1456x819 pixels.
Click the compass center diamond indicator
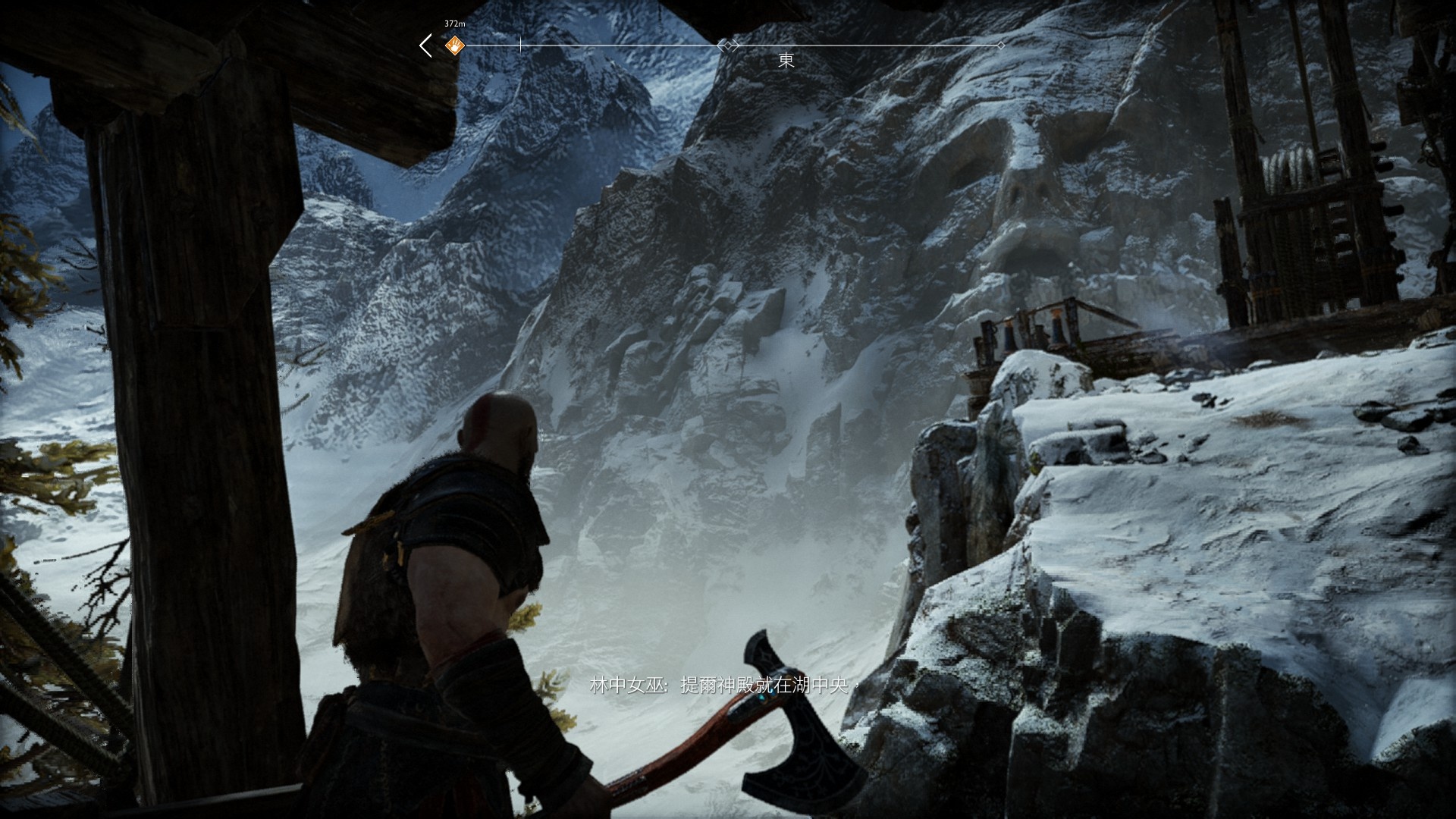tap(728, 45)
